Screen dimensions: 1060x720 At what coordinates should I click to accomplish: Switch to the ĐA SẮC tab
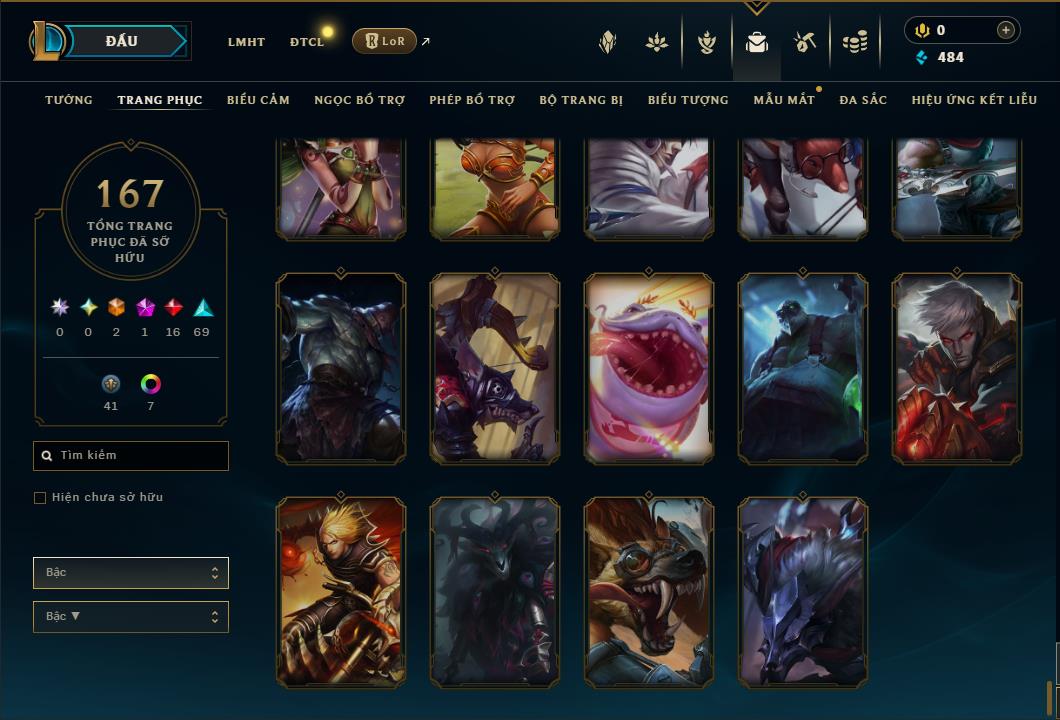863,100
